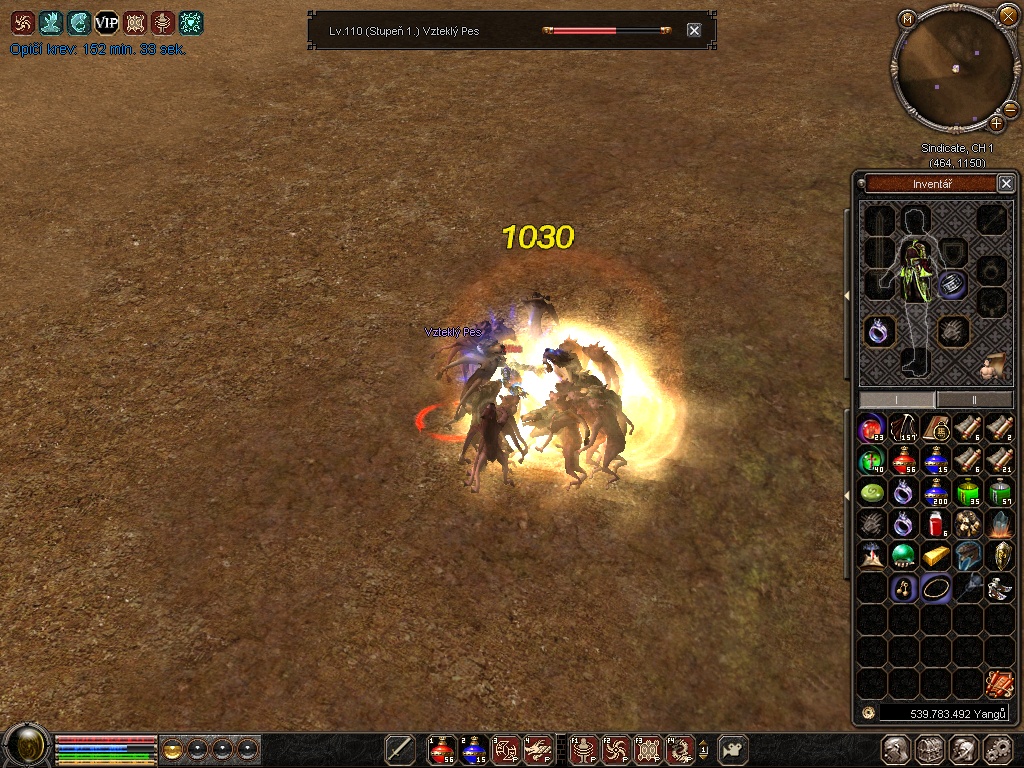
Task: Activate the dragon skill on quickslot 4
Action: click(537, 749)
